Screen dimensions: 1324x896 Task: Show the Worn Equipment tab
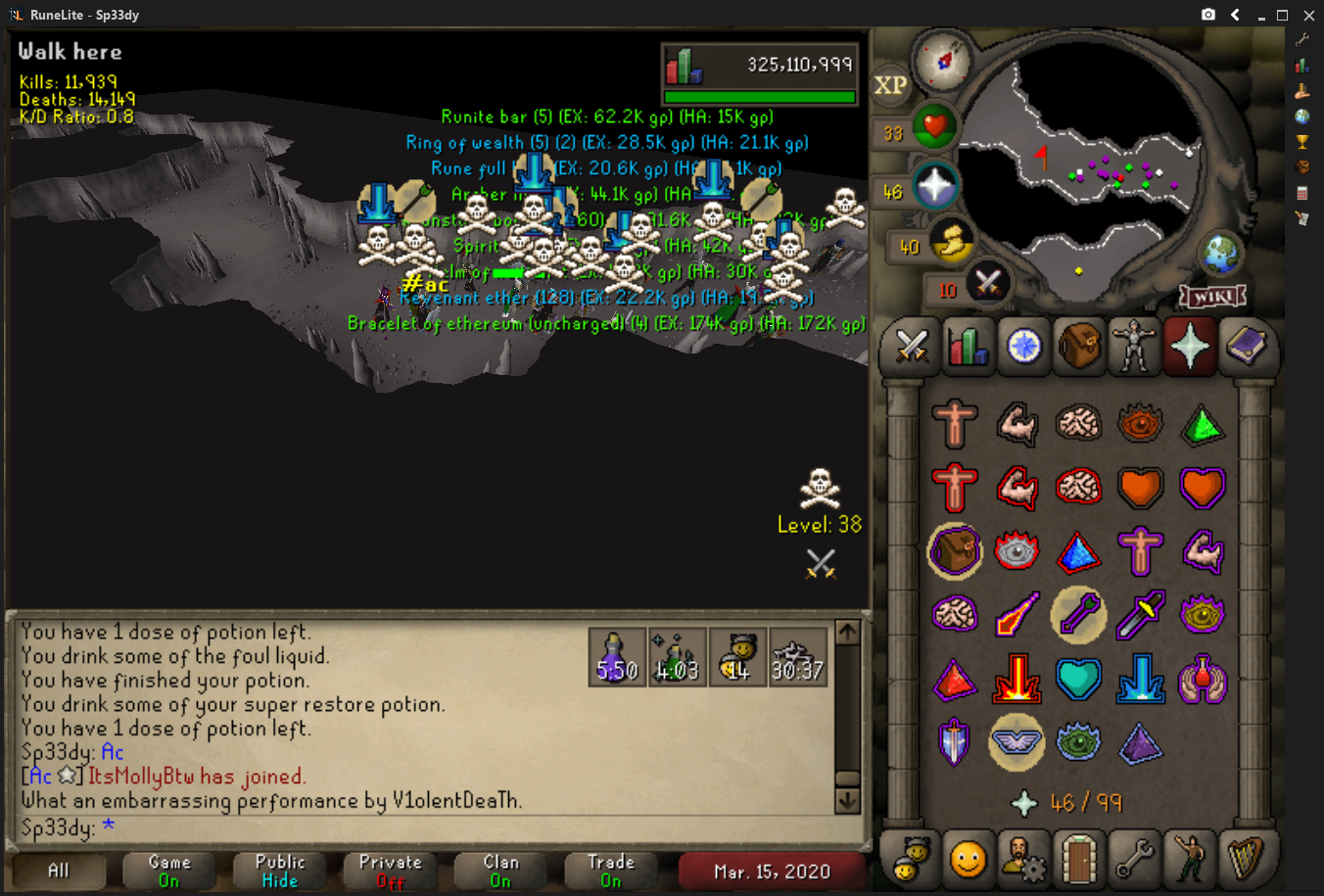(x=1134, y=347)
